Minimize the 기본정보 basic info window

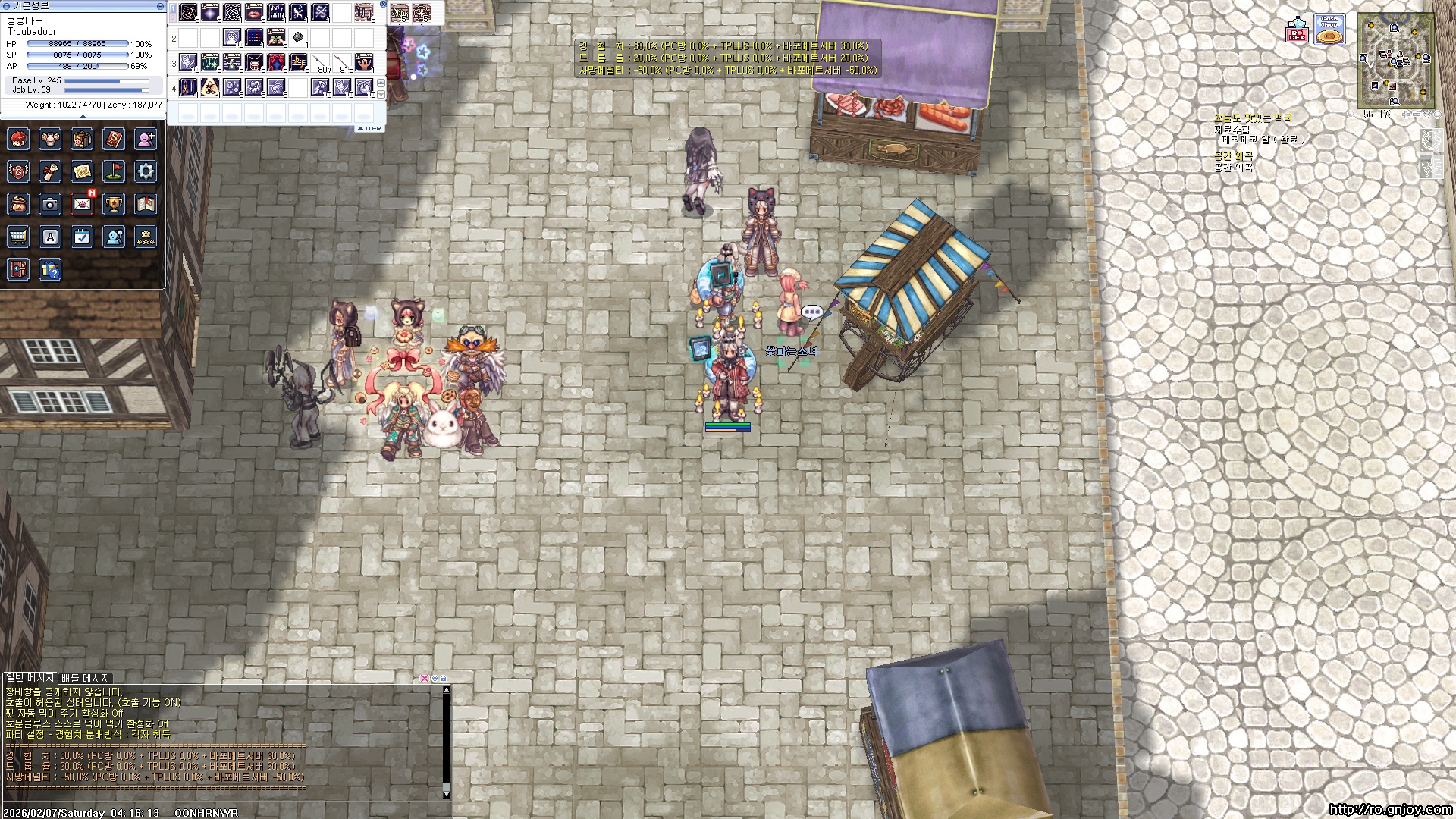160,6
